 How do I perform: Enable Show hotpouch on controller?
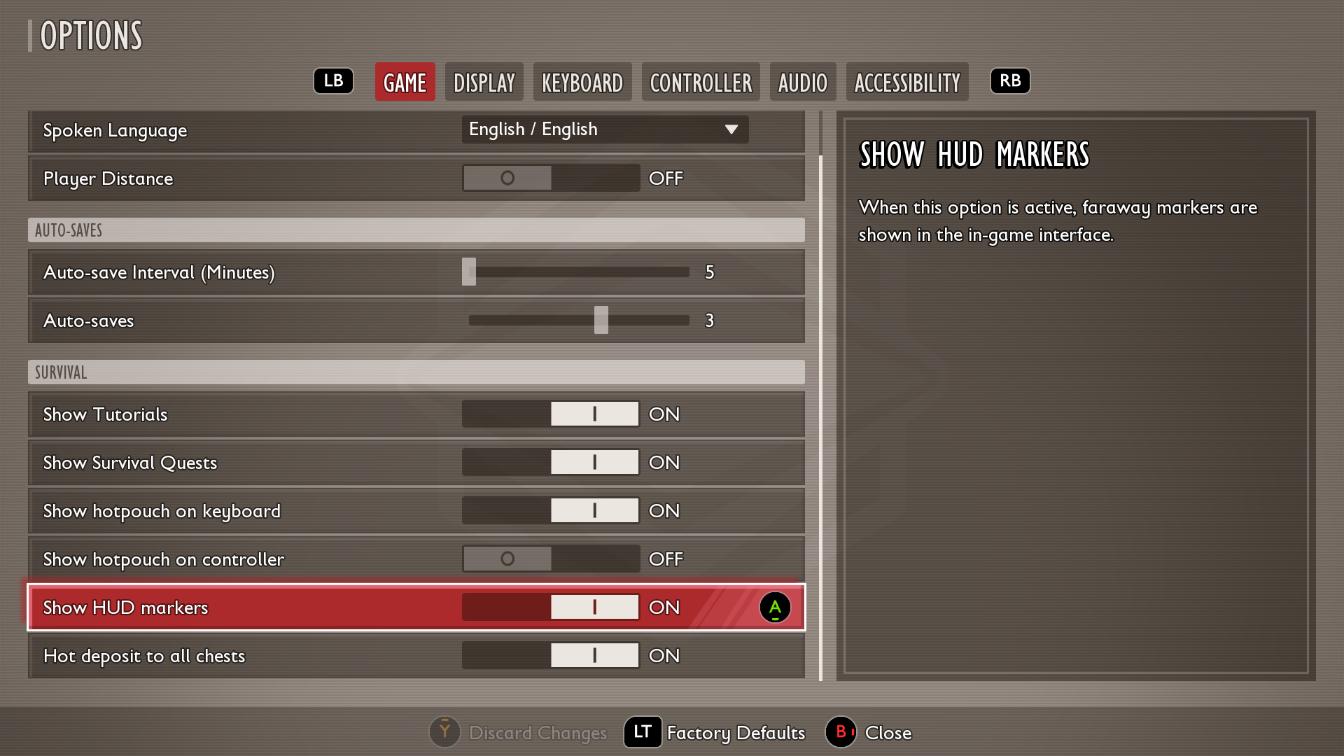(x=550, y=559)
